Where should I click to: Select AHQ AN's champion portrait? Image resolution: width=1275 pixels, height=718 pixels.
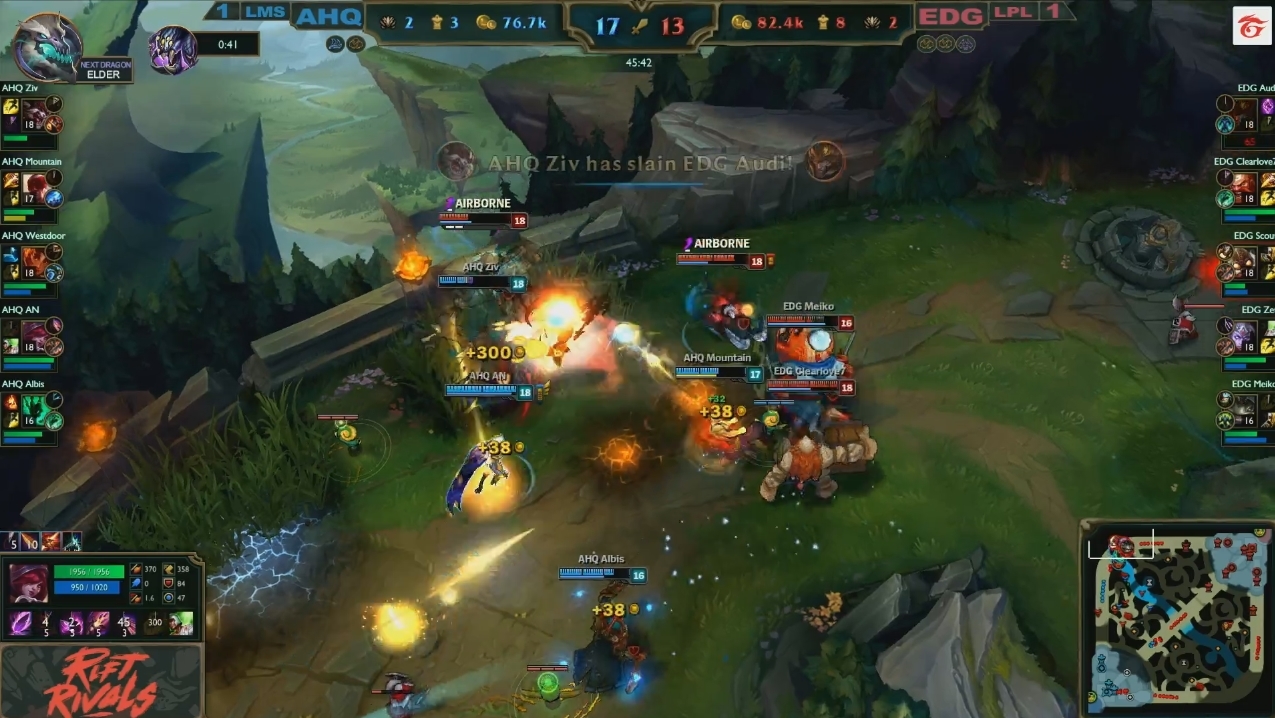point(35,335)
